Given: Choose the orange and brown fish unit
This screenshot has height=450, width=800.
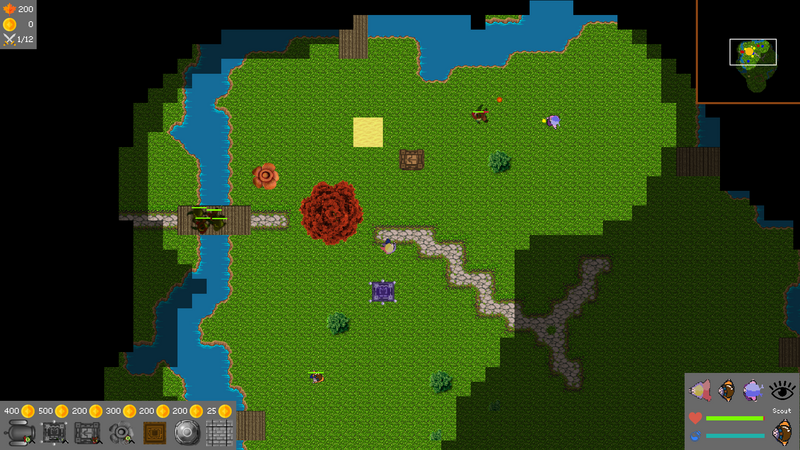Looking at the screenshot, I should pos(728,390).
